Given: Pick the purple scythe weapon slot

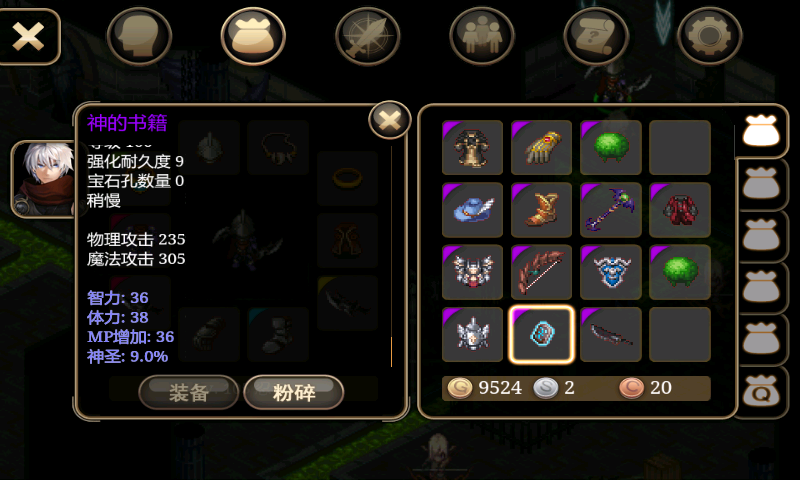Looking at the screenshot, I should 611,210.
